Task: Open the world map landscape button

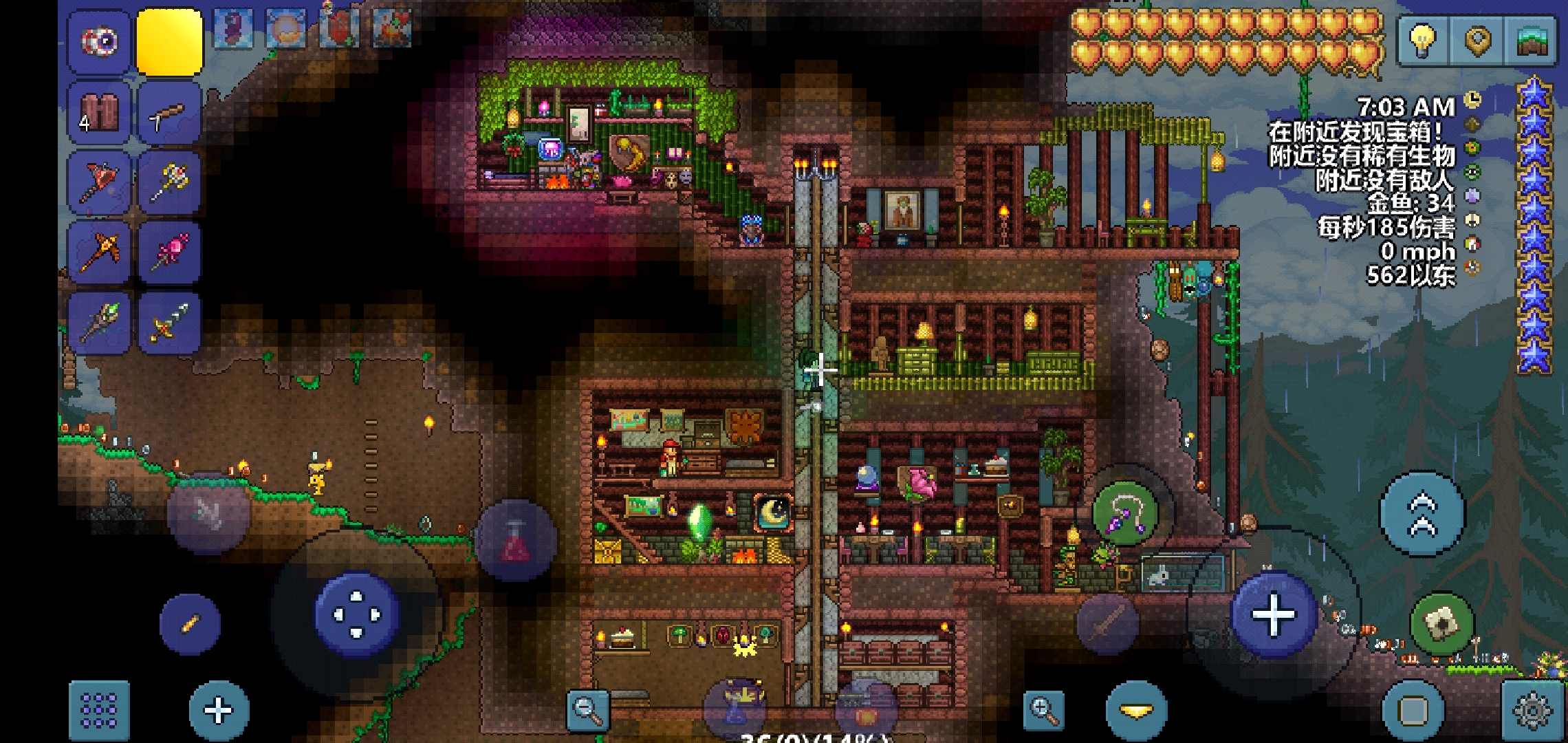Action: tap(1531, 40)
